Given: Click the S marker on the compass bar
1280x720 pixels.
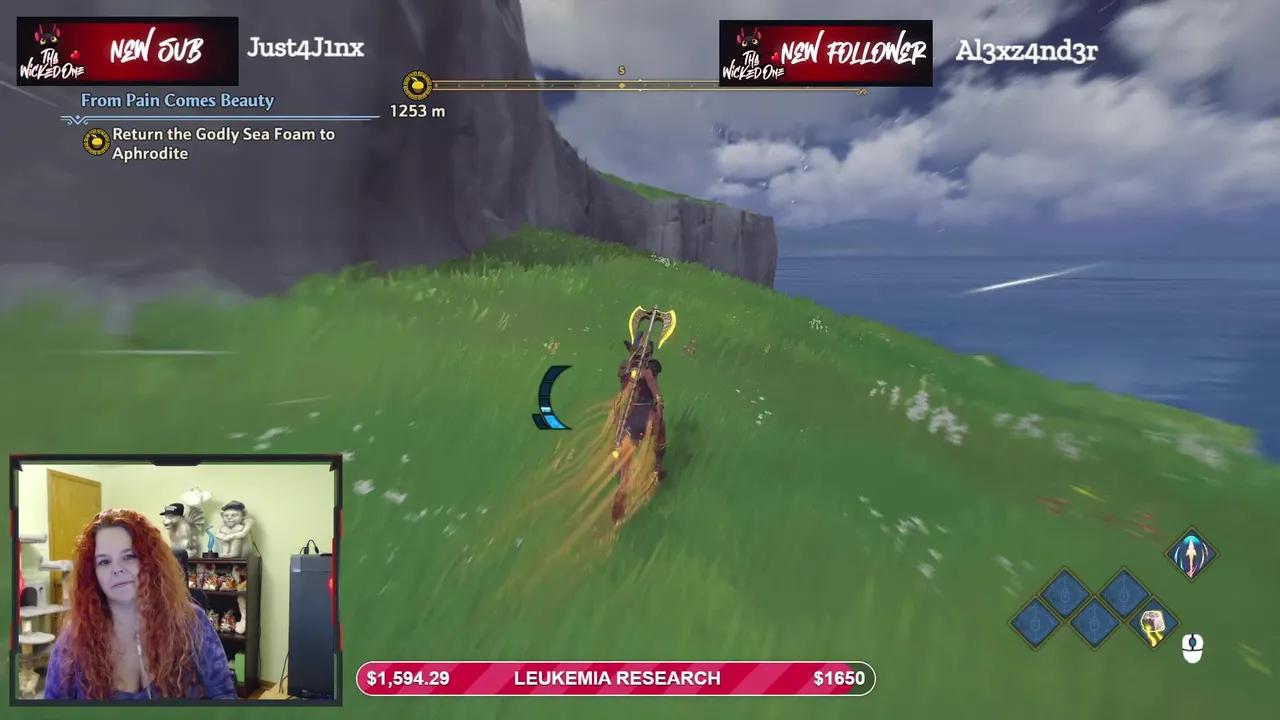Looking at the screenshot, I should [x=621, y=71].
